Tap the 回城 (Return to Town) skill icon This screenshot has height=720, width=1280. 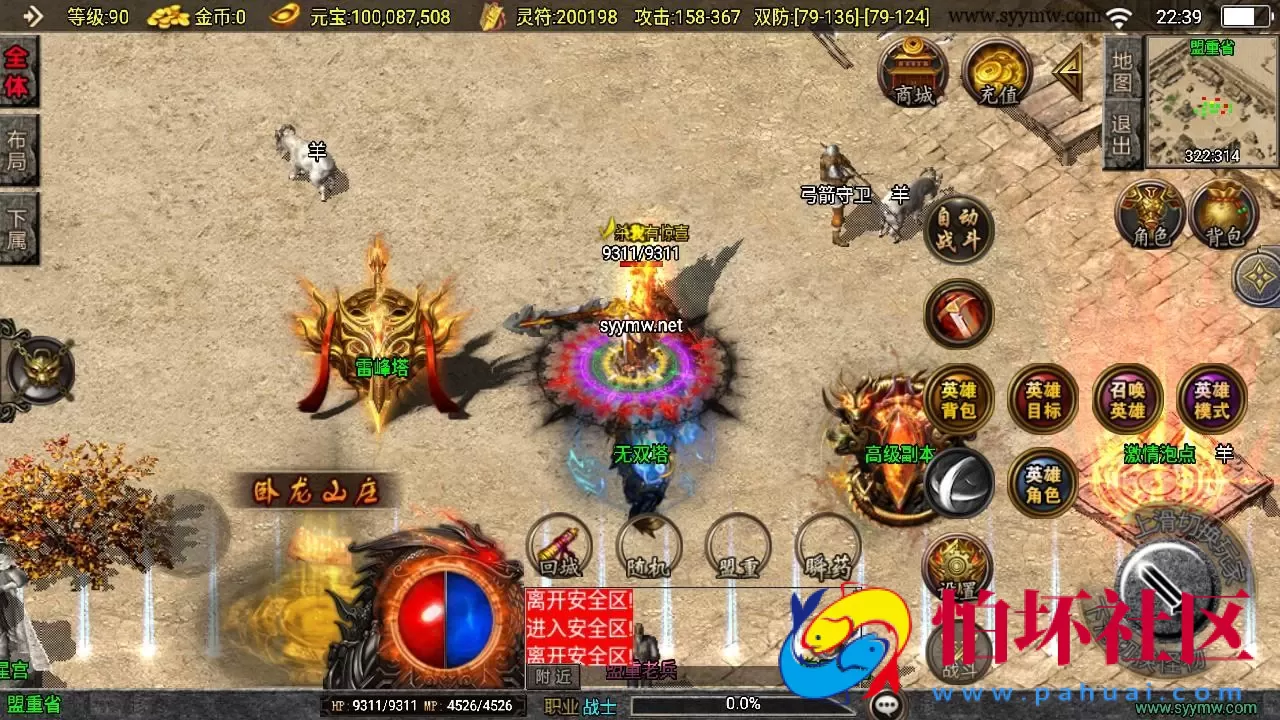[x=558, y=551]
